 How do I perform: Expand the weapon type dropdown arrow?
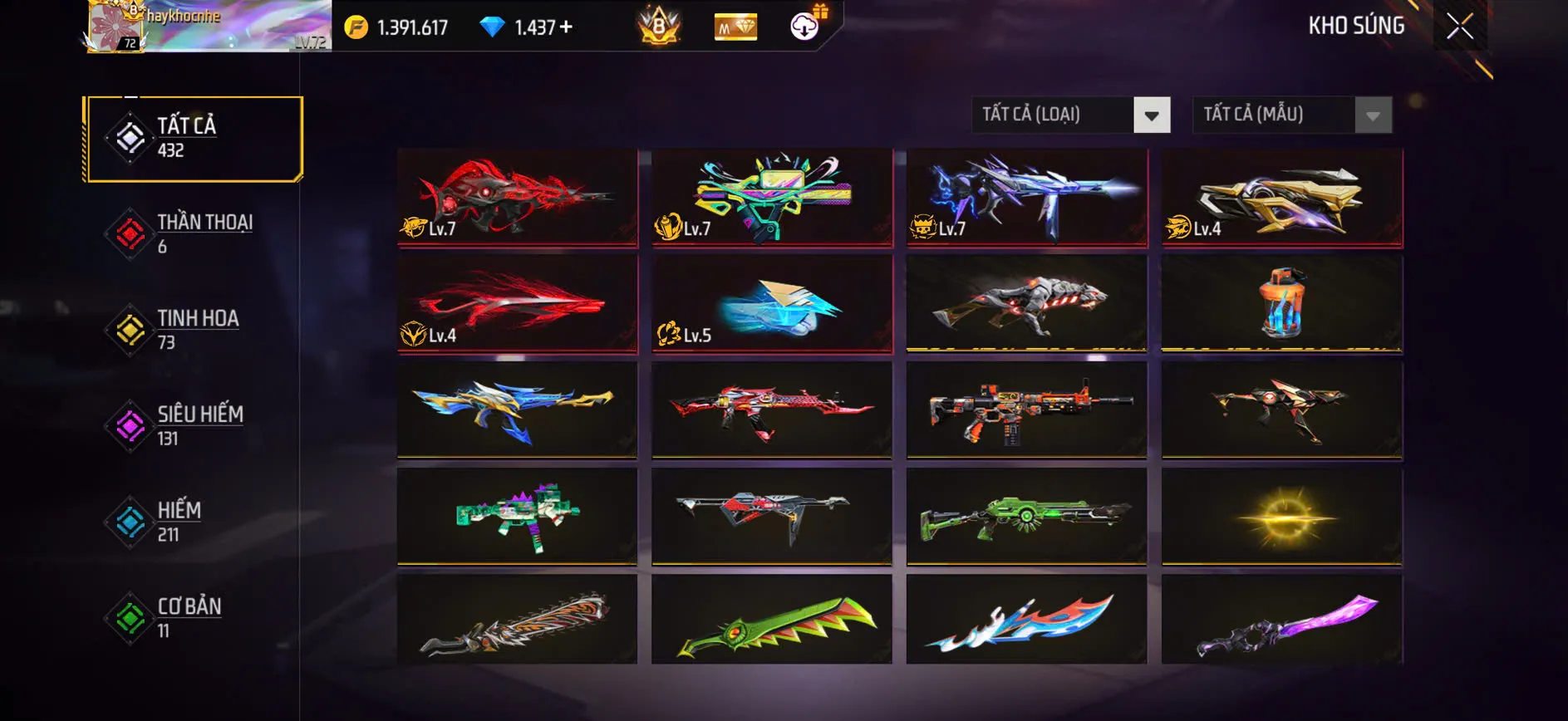tap(1152, 115)
